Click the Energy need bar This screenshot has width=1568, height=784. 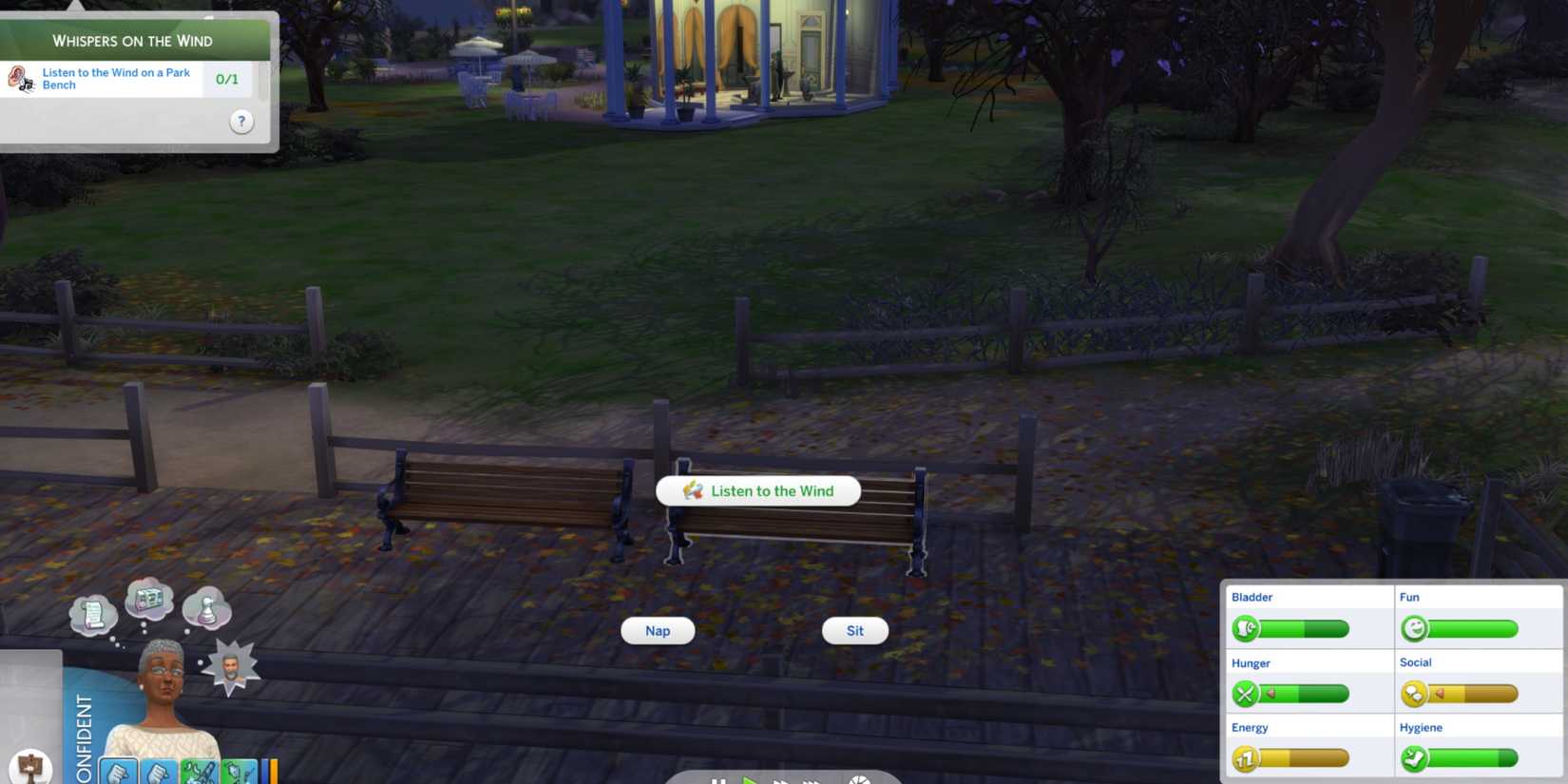[x=1302, y=758]
